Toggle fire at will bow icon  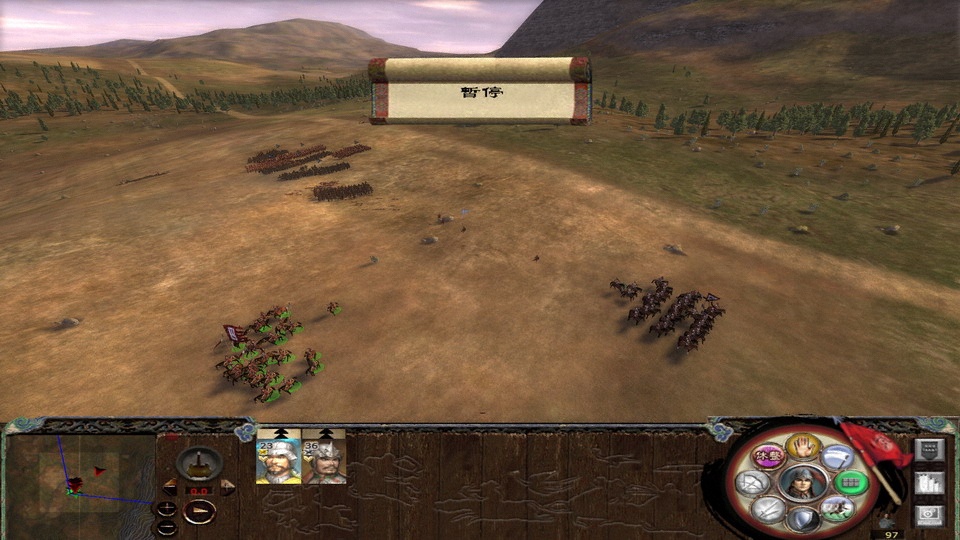point(755,484)
